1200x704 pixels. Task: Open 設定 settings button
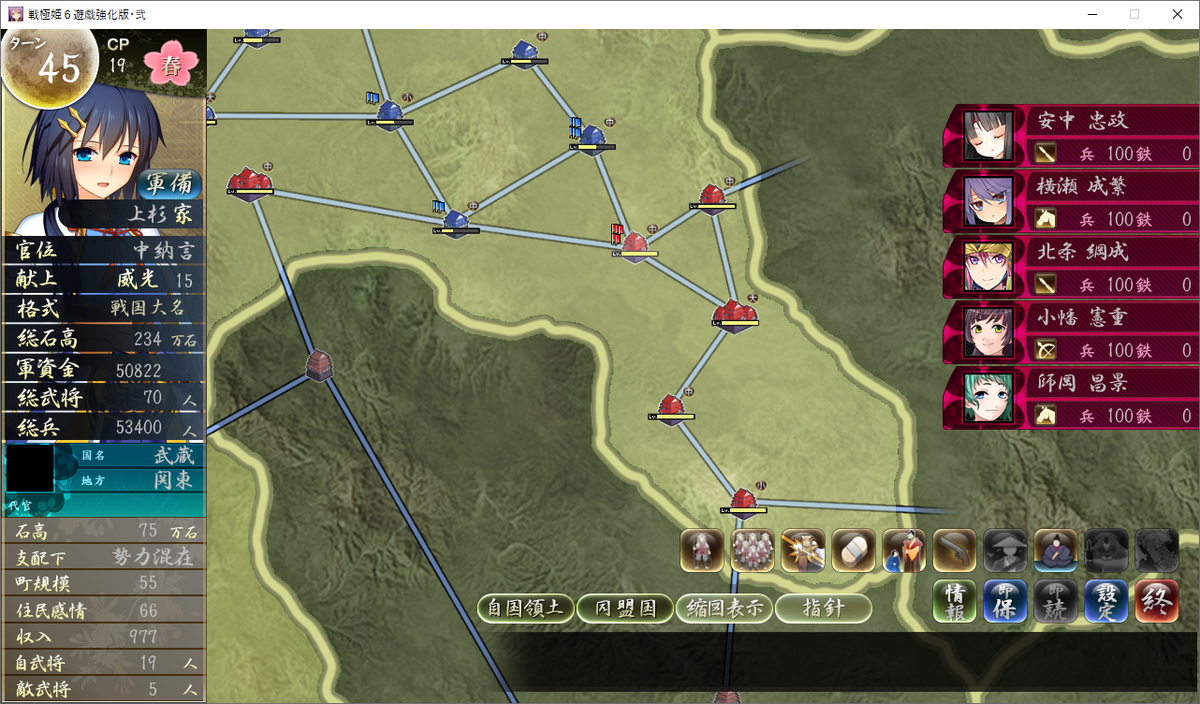(x=1106, y=601)
